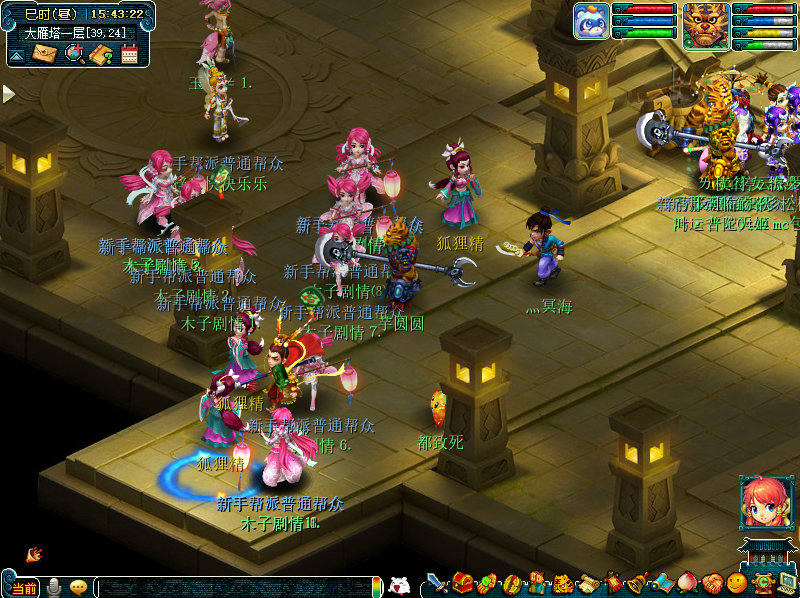Open the mail envelope icon
Image resolution: width=800 pixels, height=598 pixels.
point(44,54)
